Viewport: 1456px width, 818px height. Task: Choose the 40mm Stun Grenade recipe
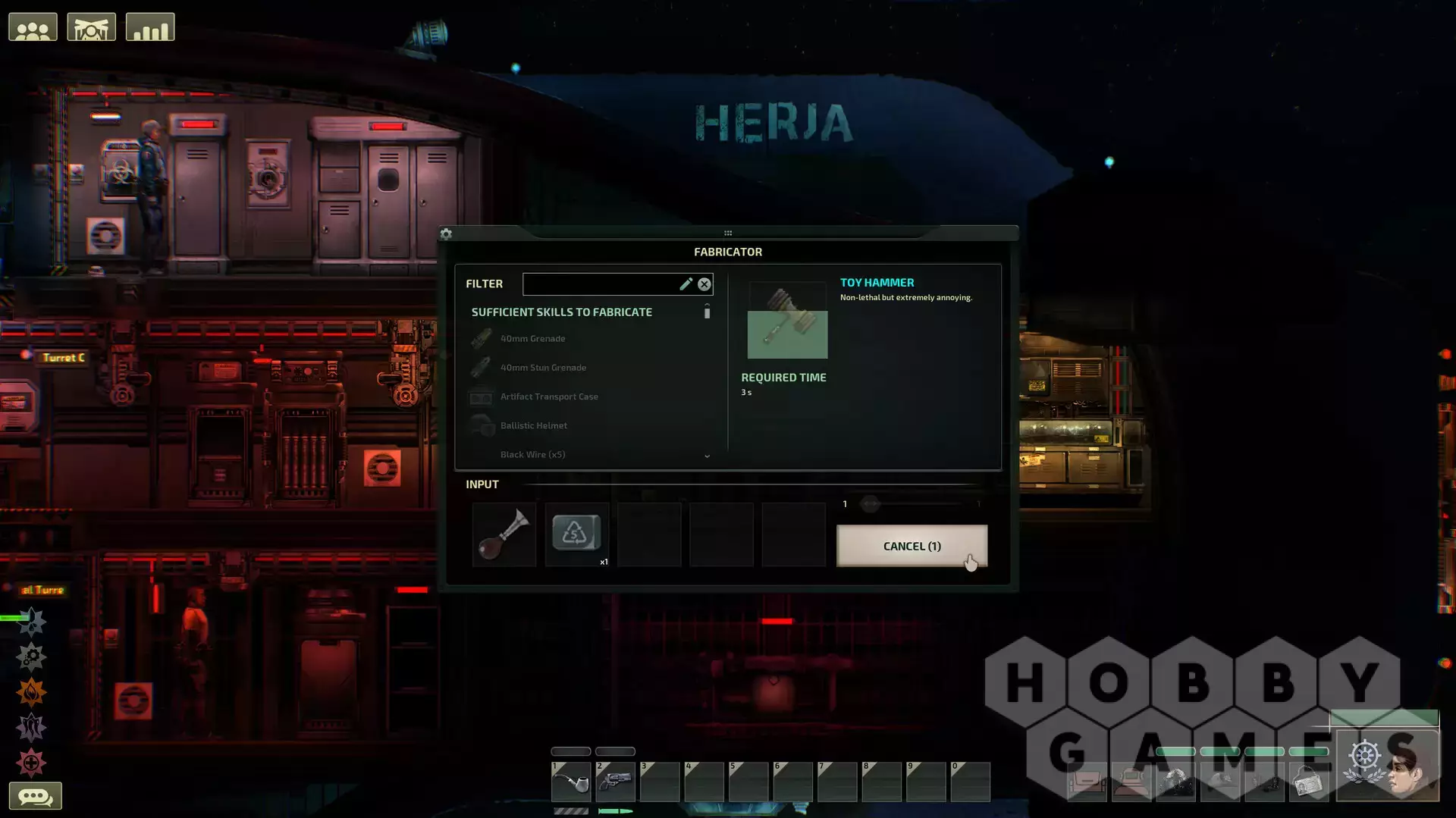tap(543, 368)
